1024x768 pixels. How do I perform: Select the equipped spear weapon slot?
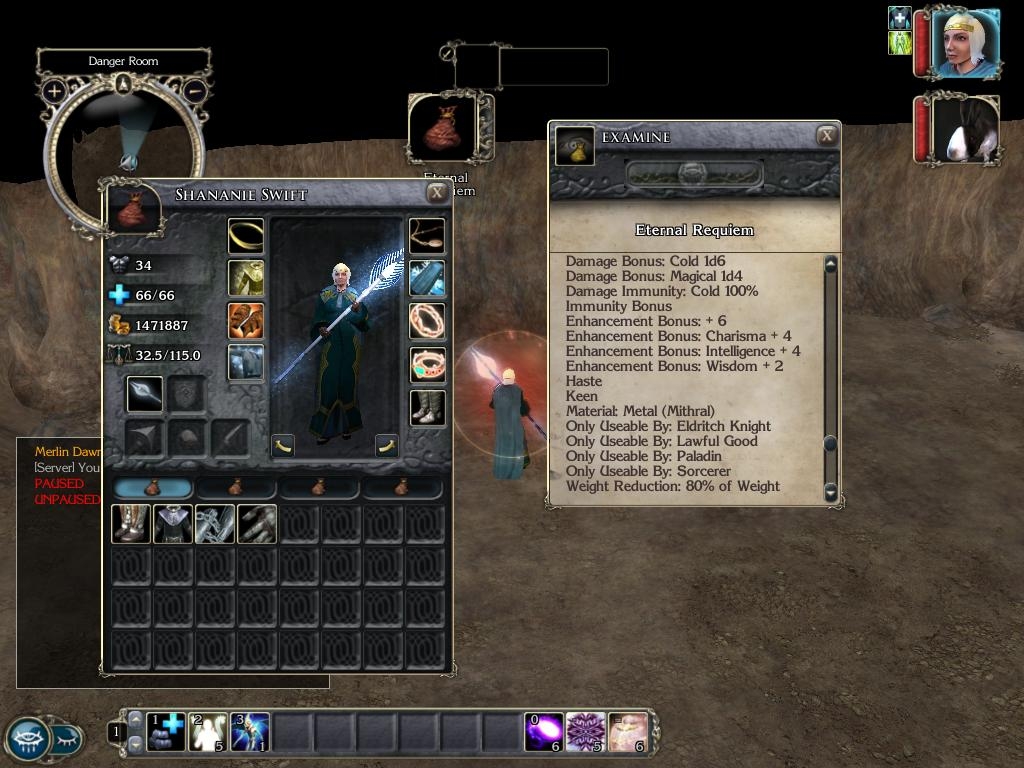pos(144,395)
